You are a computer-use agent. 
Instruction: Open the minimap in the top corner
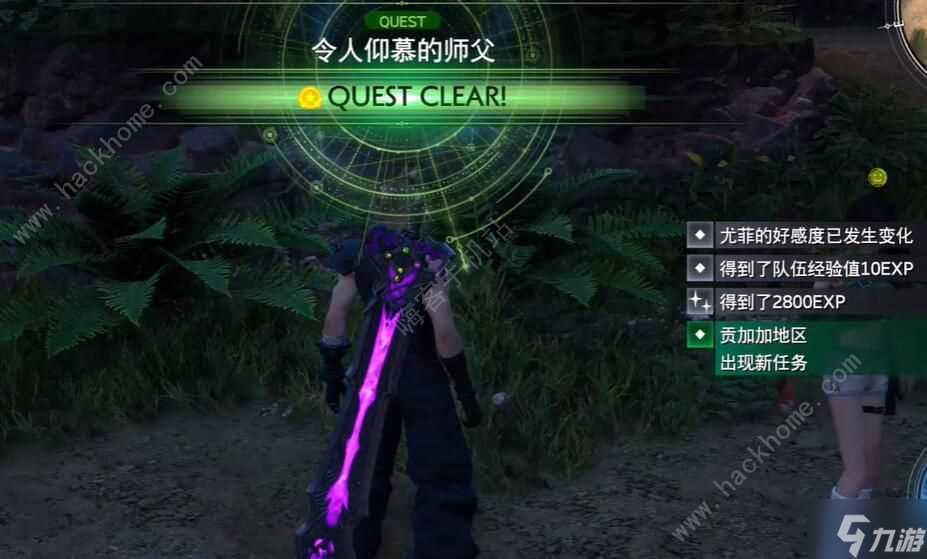click(x=915, y=30)
